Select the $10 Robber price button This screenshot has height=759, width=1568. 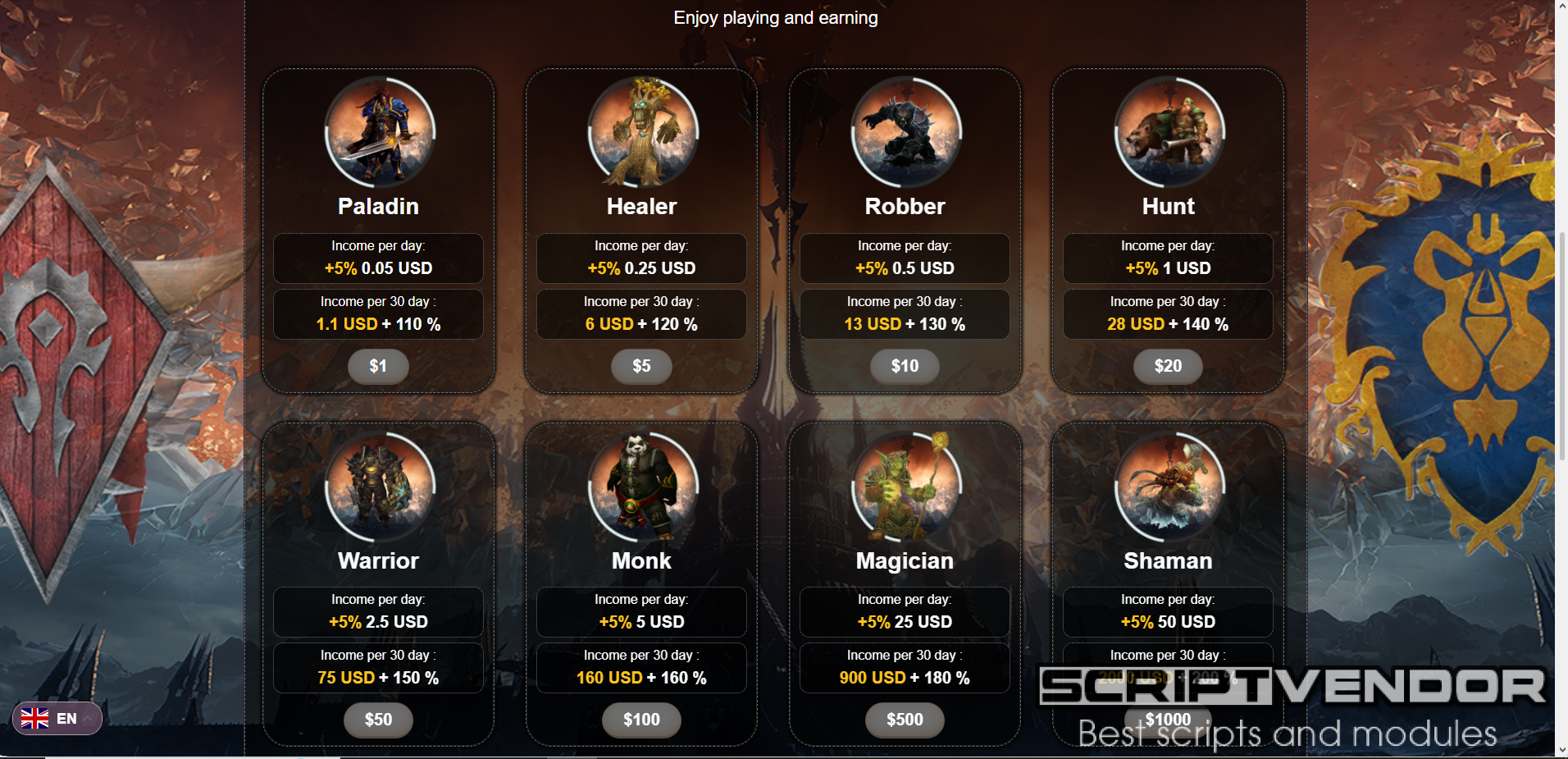pos(905,366)
